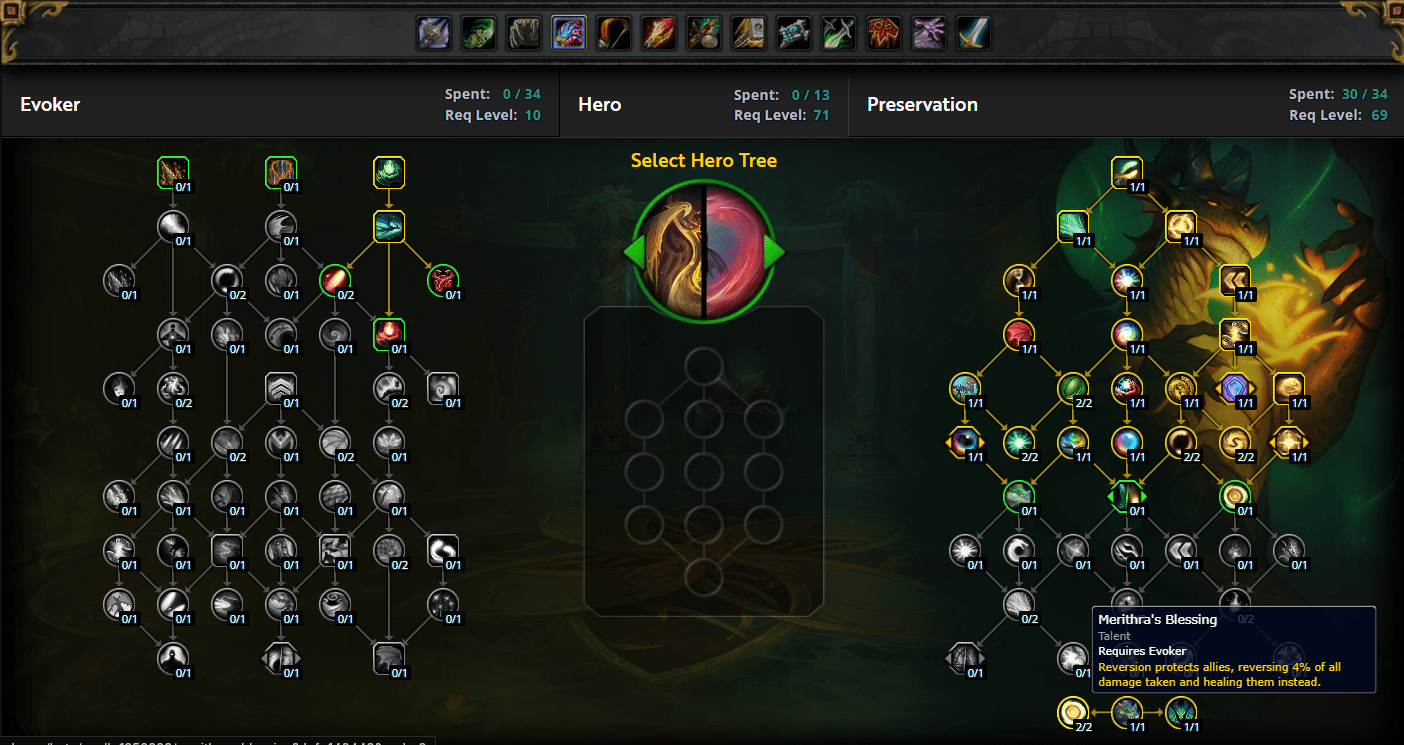This screenshot has width=1404, height=745.
Task: Click the red skull-face class icon in the toolbar
Action: click(883, 32)
